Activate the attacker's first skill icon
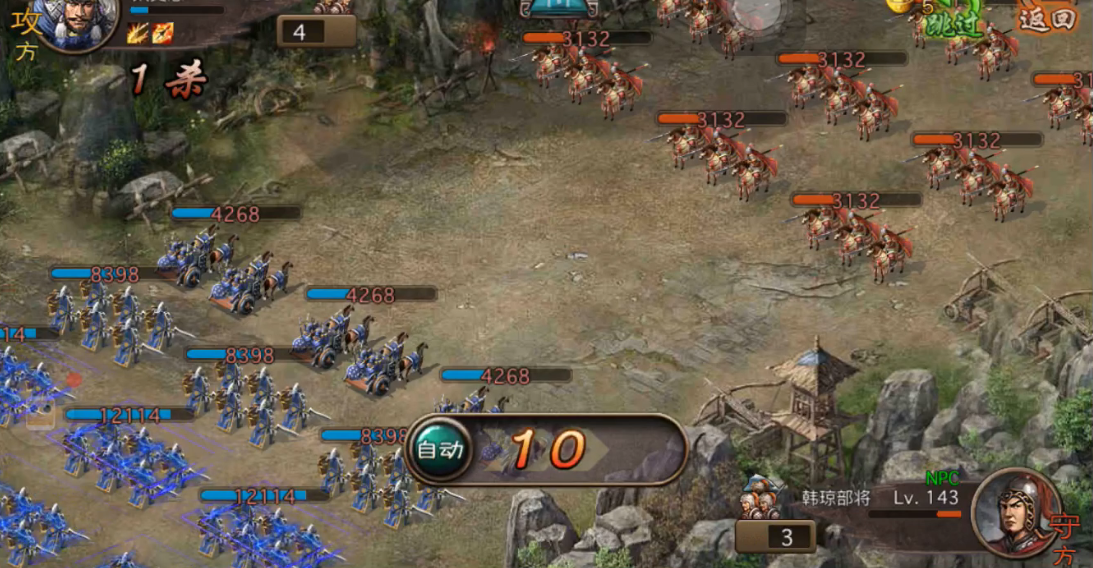The width and height of the screenshot is (1093, 568). pos(138,33)
